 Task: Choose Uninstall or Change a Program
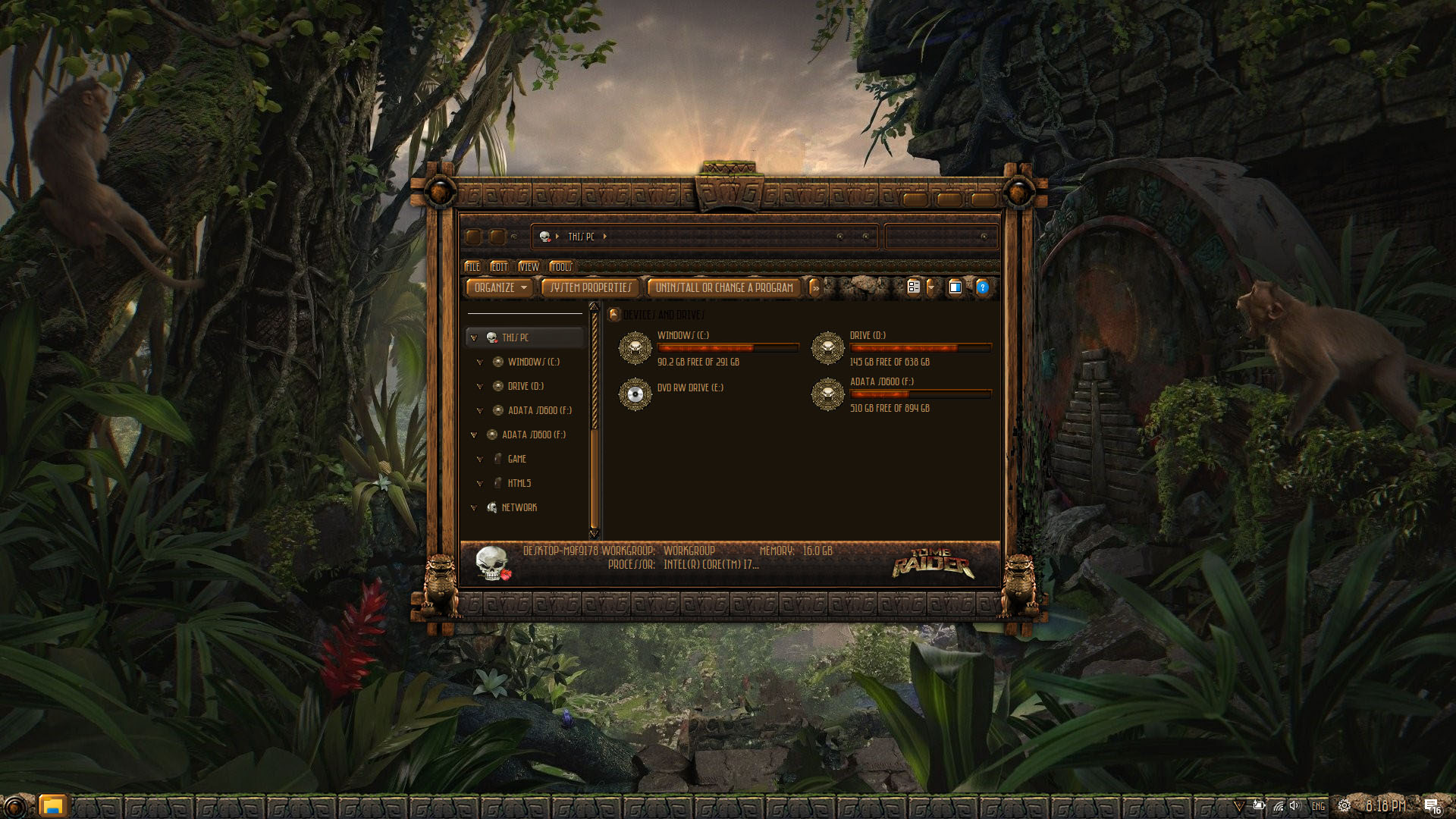click(724, 288)
